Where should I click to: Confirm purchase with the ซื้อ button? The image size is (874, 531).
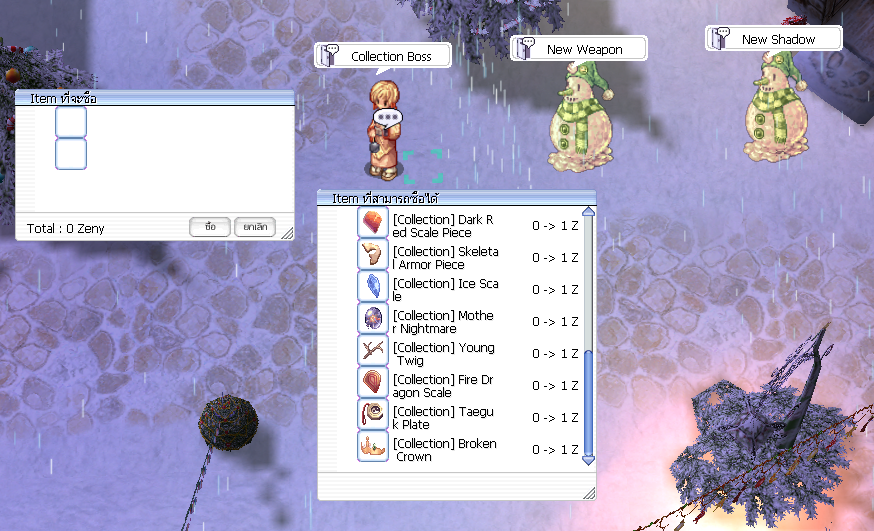click(x=210, y=227)
